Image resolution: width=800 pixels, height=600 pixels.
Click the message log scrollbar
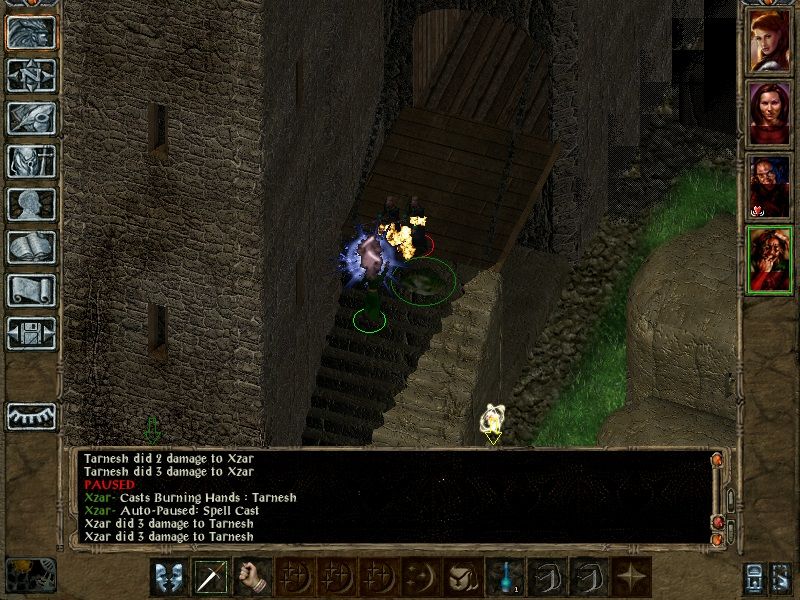tap(730, 498)
